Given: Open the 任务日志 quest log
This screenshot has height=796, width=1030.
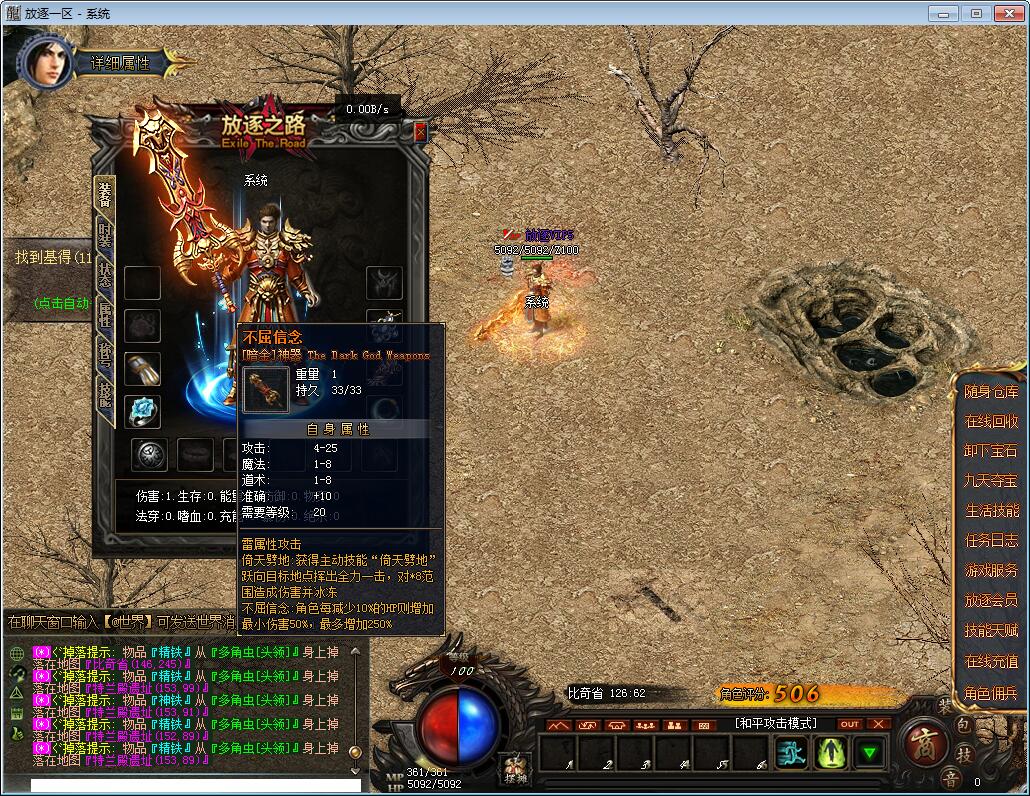Looking at the screenshot, I should click(991, 541).
